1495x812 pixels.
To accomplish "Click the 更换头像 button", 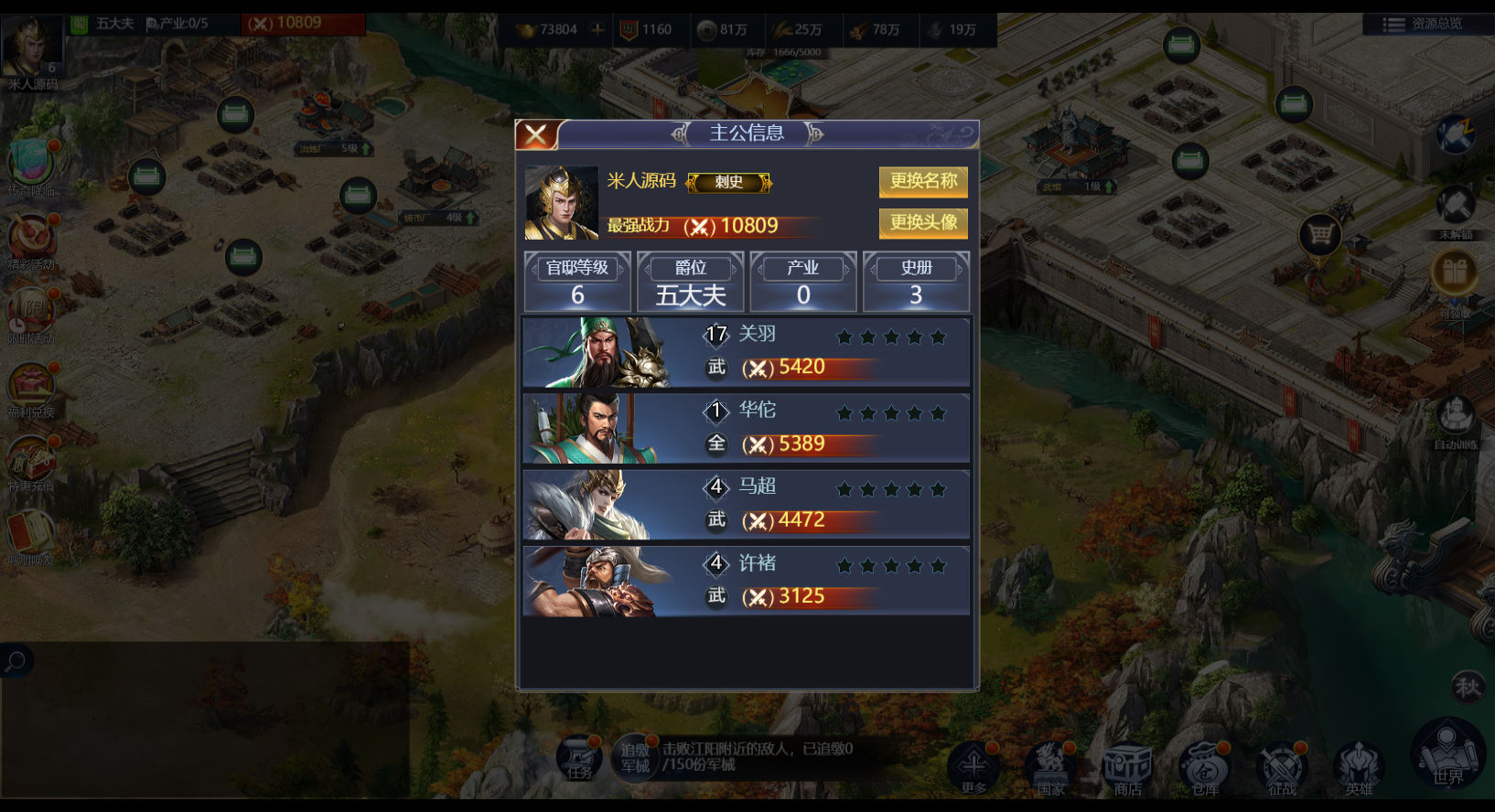I will 923,223.
